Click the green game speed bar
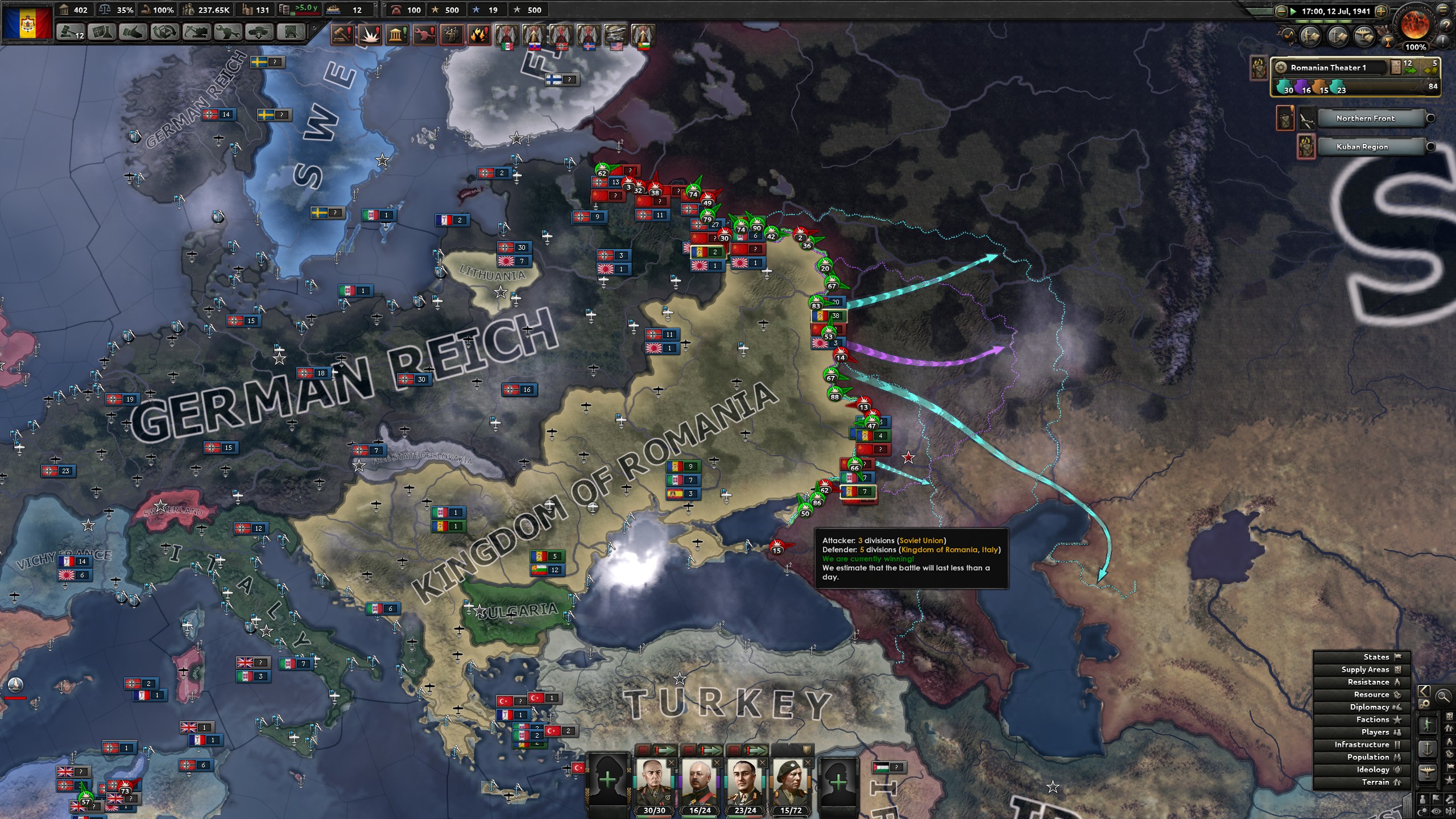The image size is (1456, 819). (x=1319, y=21)
